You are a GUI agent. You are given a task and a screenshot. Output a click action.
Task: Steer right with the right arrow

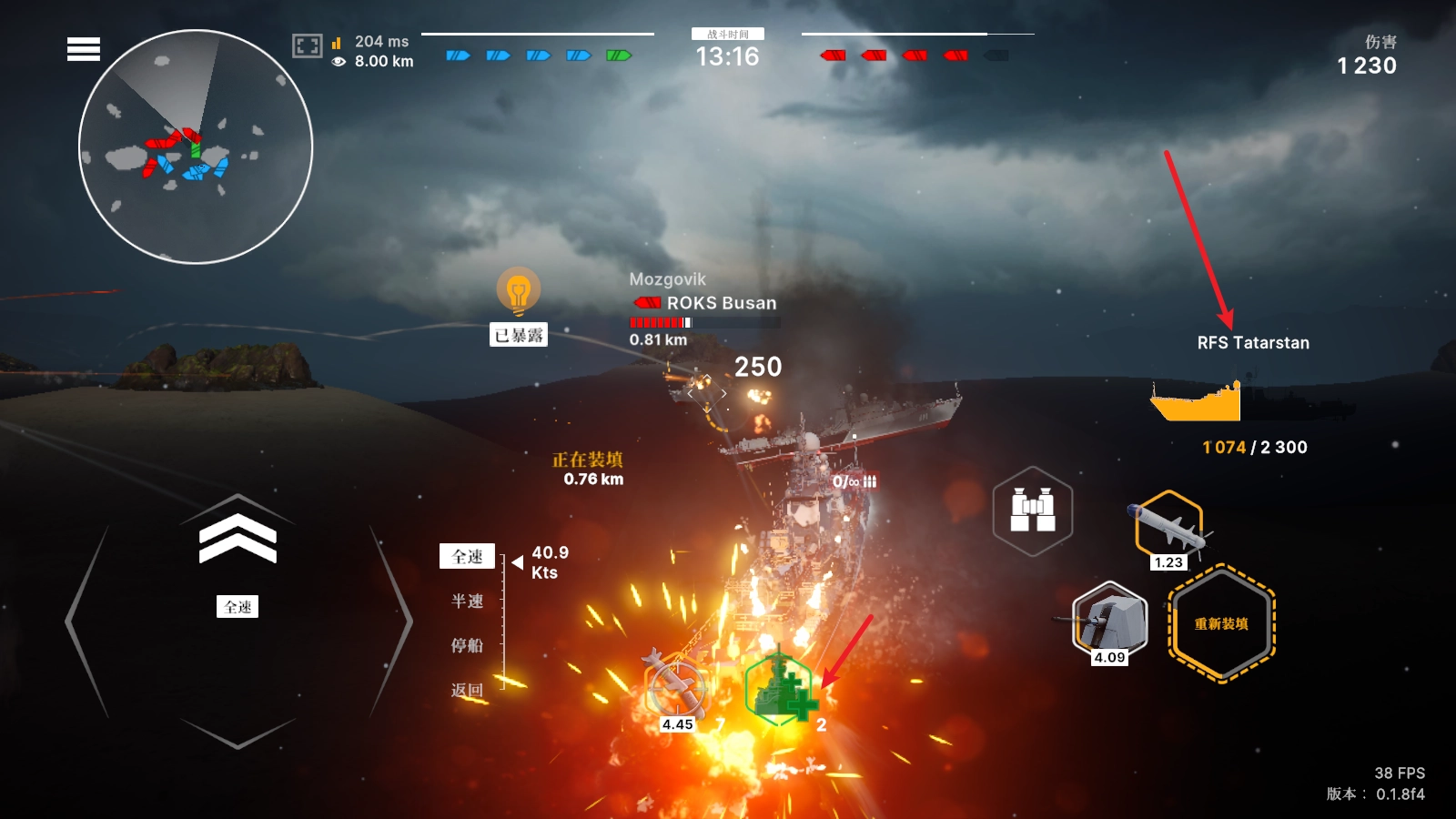pyautogui.click(x=392, y=621)
